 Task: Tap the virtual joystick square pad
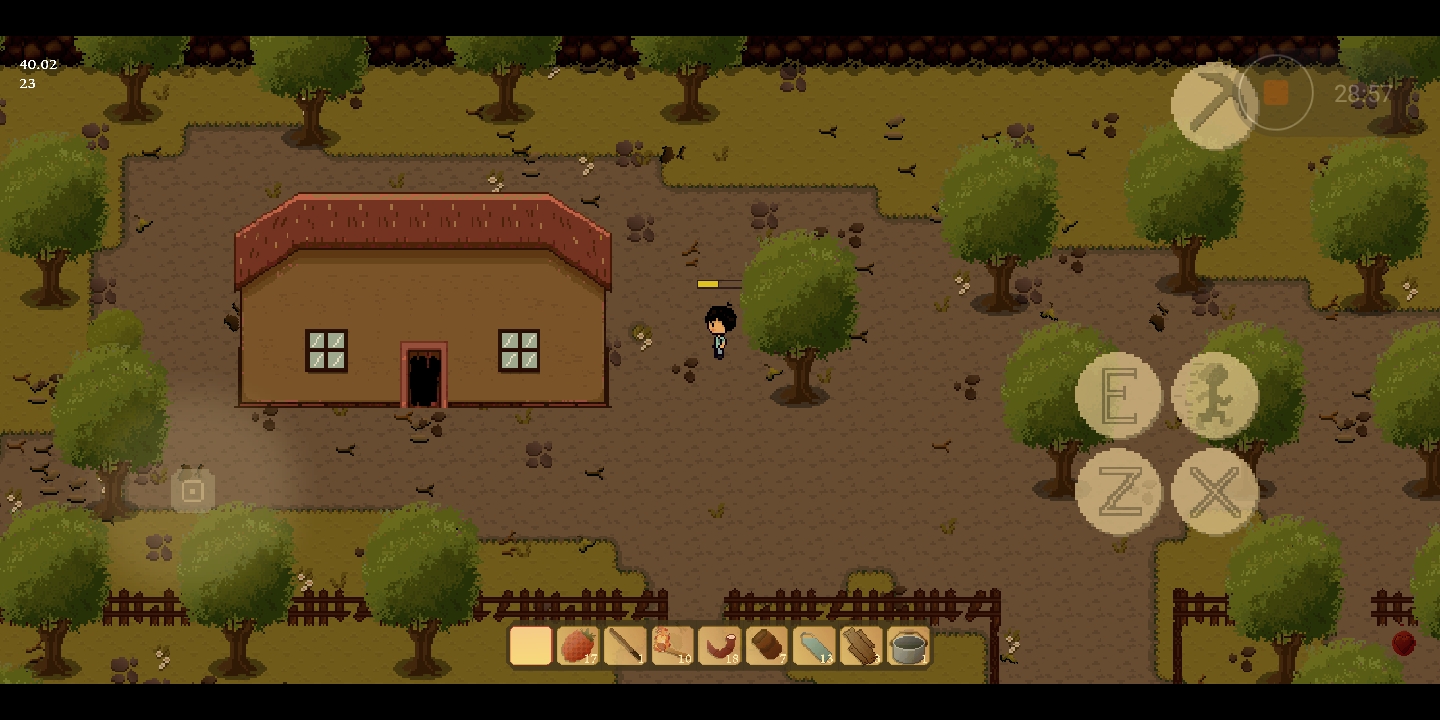[x=193, y=491]
